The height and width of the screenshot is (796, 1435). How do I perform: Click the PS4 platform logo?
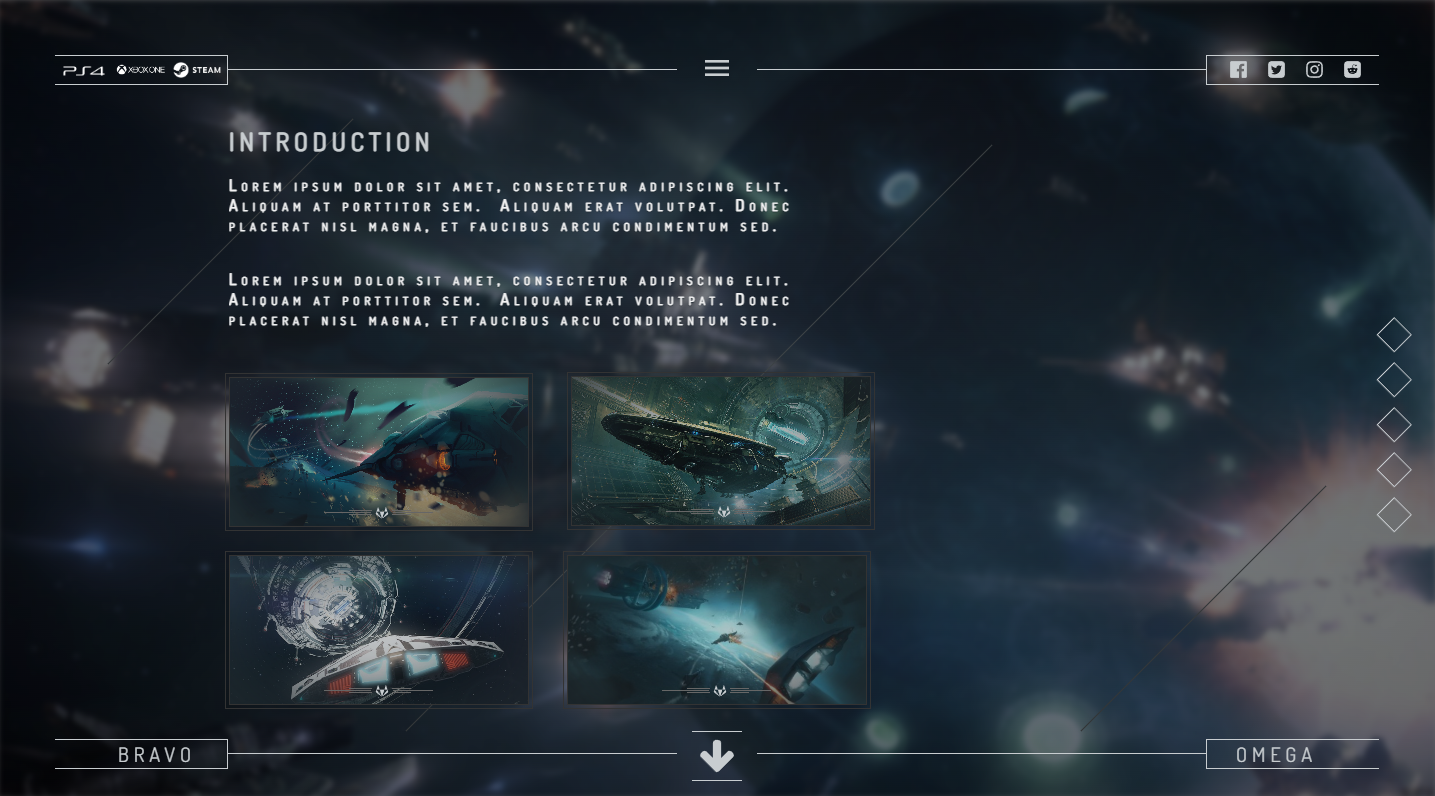tap(84, 70)
